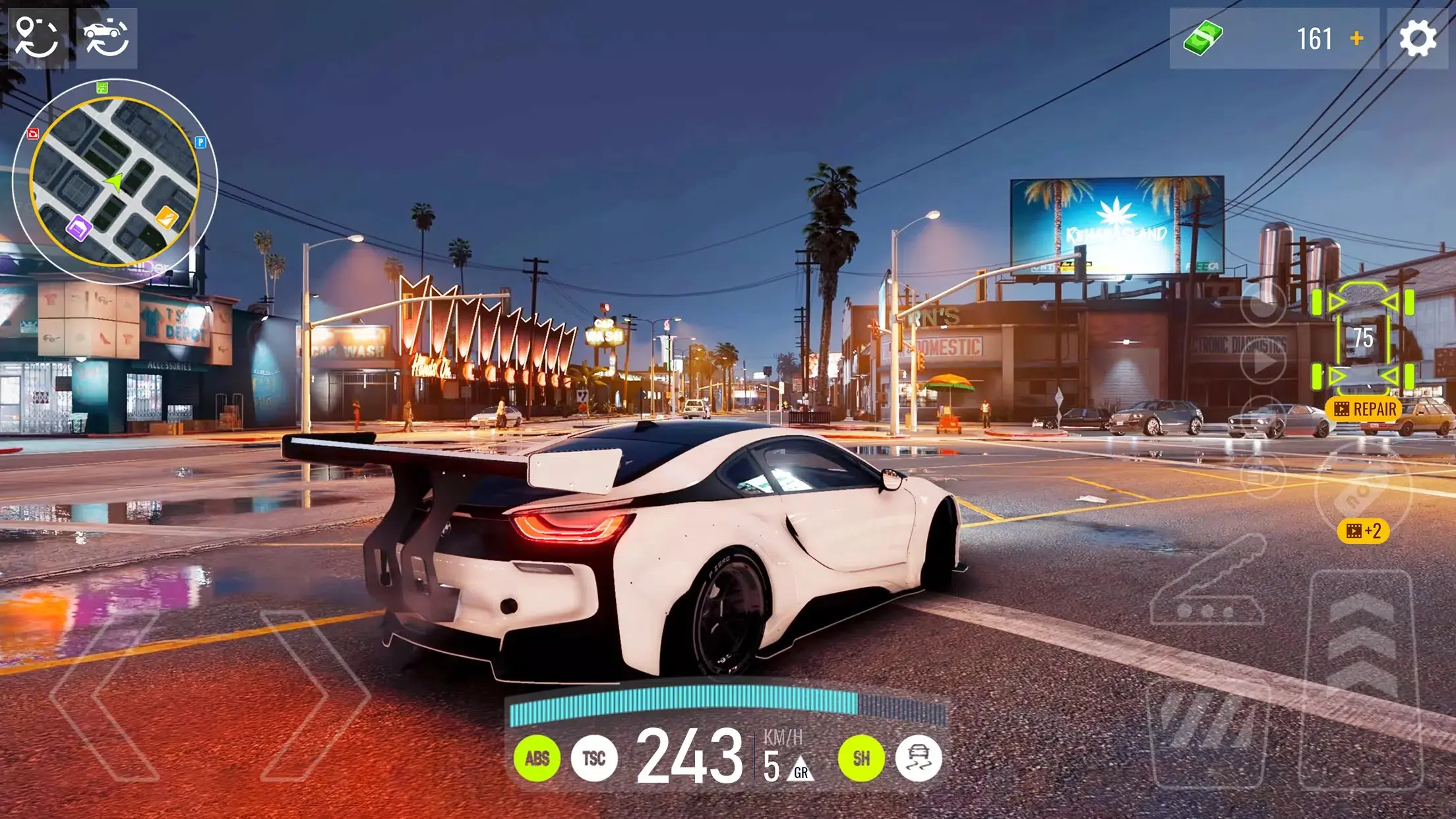Tap the reset position pin icon
The height and width of the screenshot is (819, 1456).
point(36,37)
